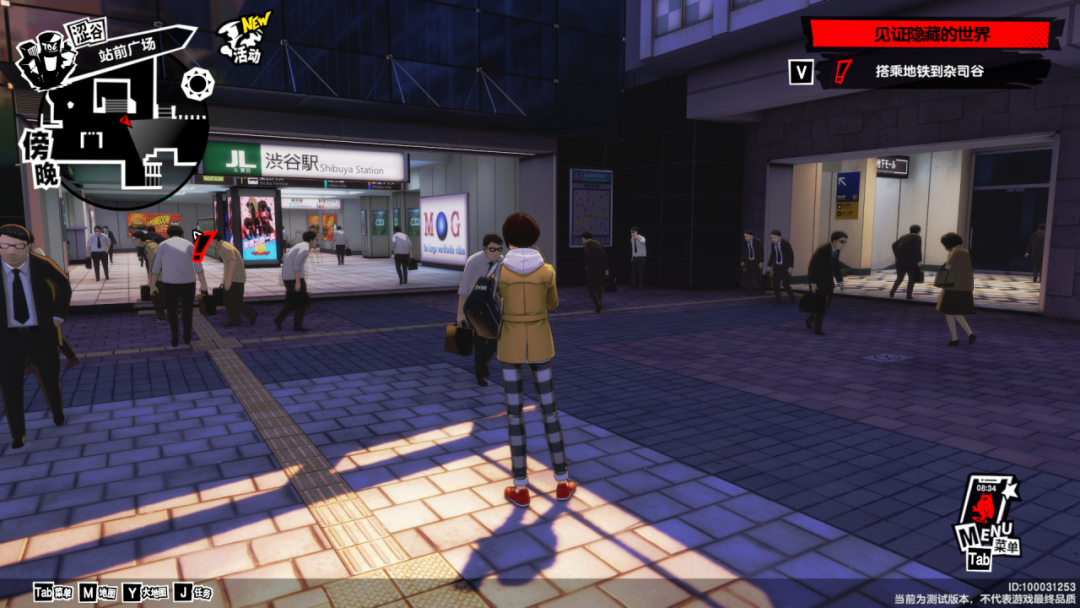Open the NEW 活动 events icon
Screen dimensions: 1080x608
(241, 41)
